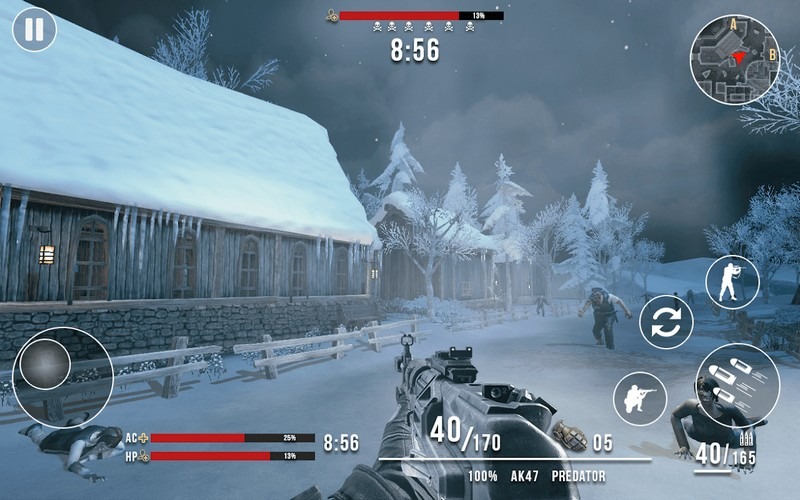Image resolution: width=800 pixels, height=500 pixels.
Task: Pause the game with the pause button
Action: pos(34,30)
